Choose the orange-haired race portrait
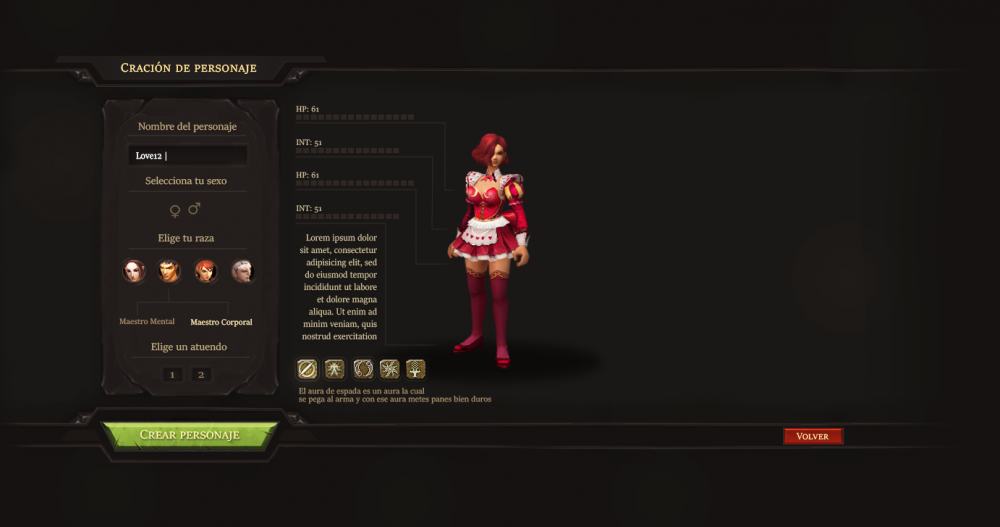1000x527 pixels. 206,271
